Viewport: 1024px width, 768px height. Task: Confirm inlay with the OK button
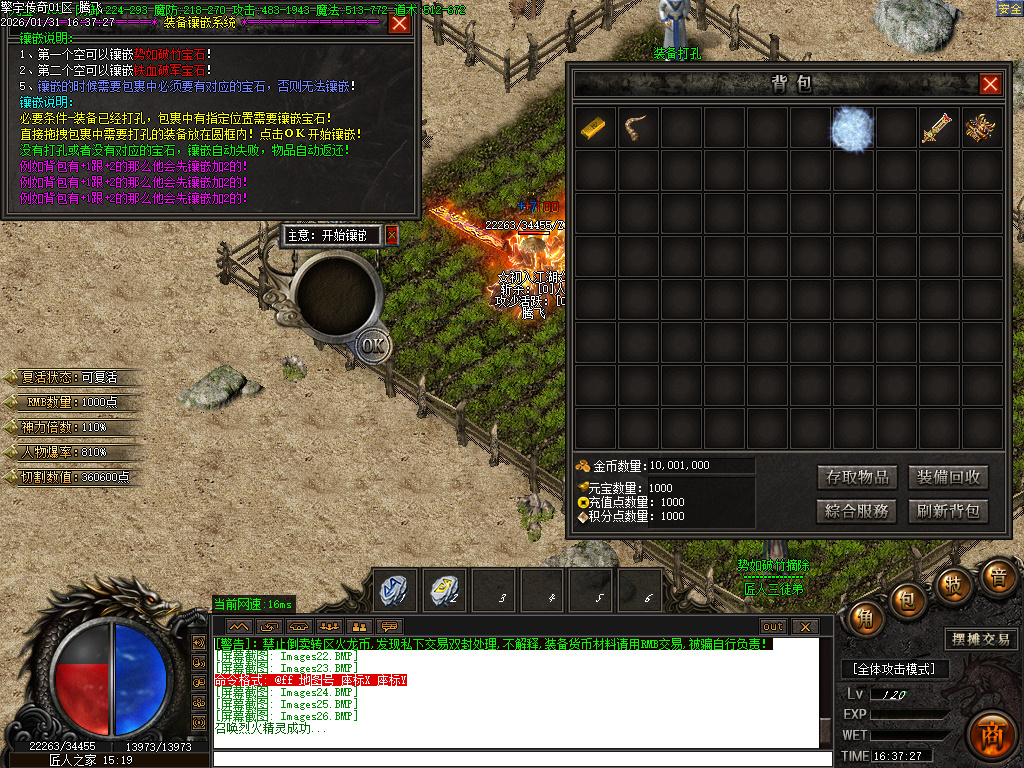point(372,345)
